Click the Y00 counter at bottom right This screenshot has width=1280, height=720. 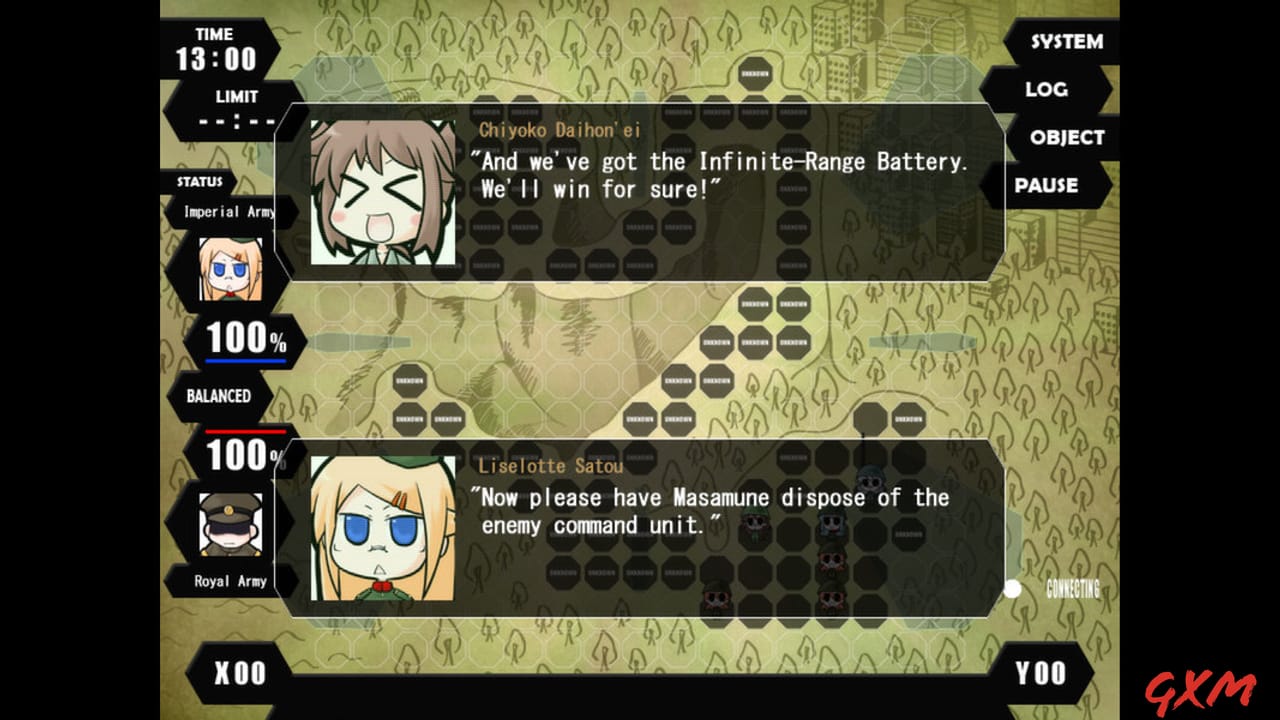click(1042, 673)
